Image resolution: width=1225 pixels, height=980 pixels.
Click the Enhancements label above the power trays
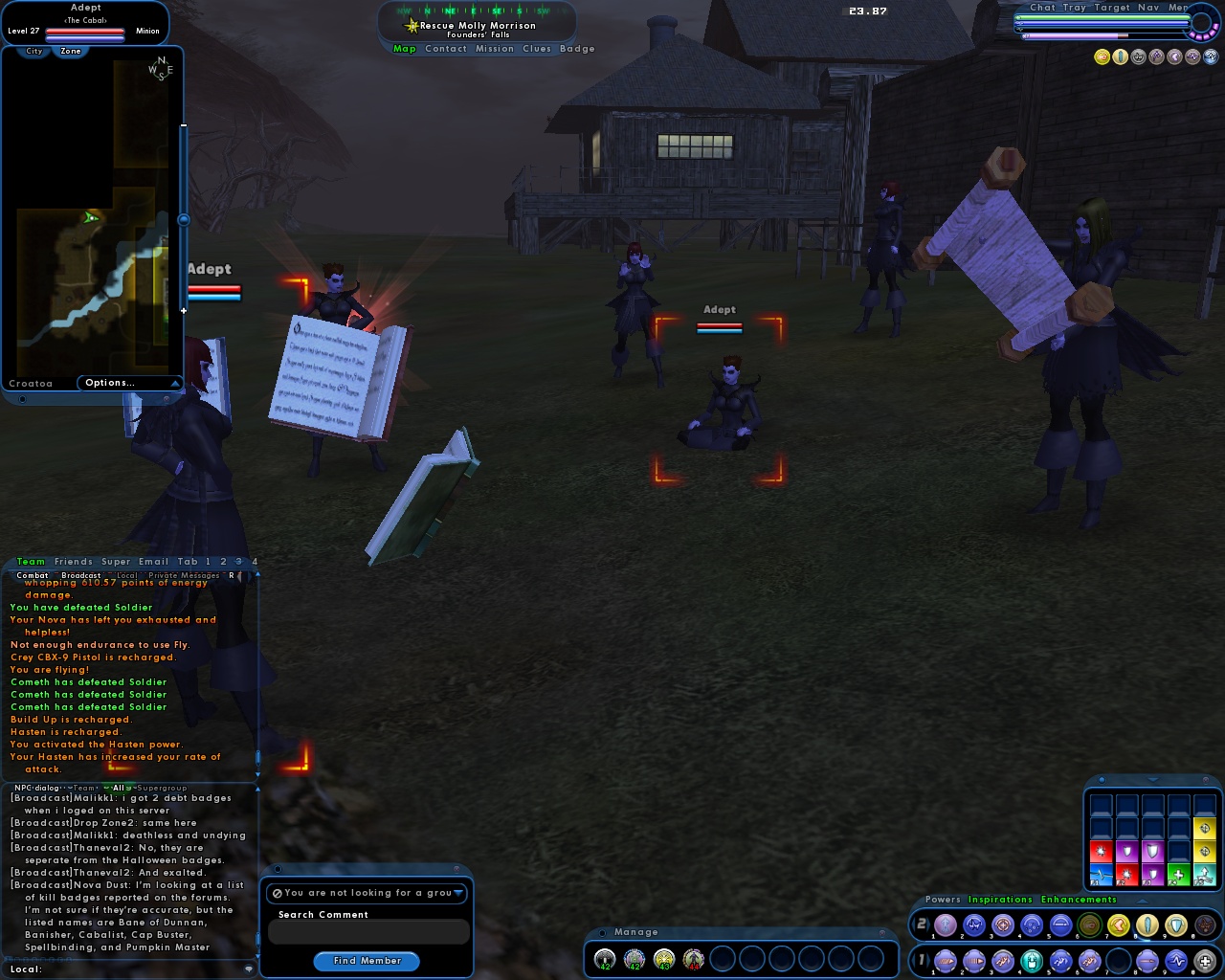pyautogui.click(x=1080, y=901)
